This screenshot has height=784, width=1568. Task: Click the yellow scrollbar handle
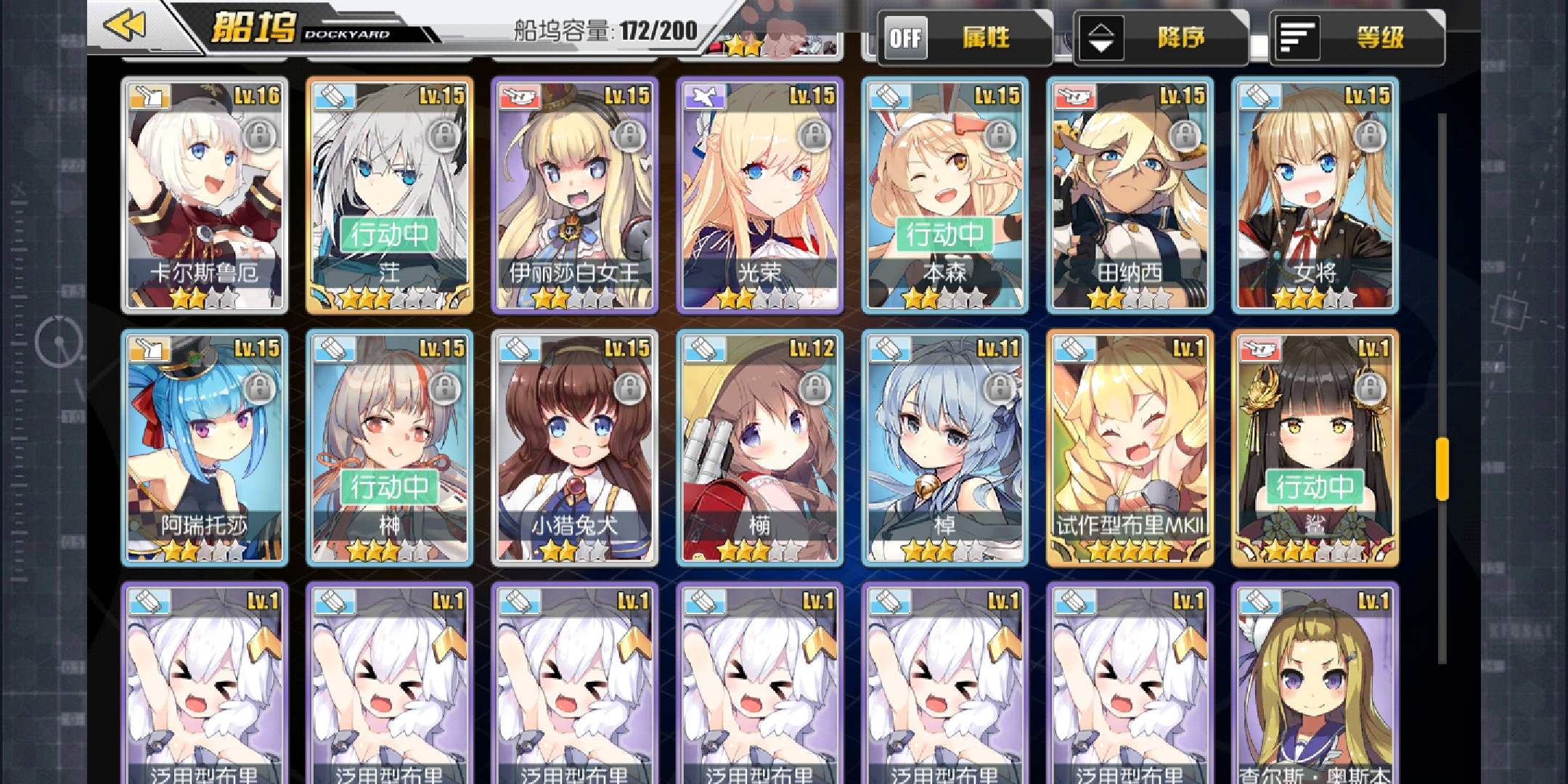1442,468
